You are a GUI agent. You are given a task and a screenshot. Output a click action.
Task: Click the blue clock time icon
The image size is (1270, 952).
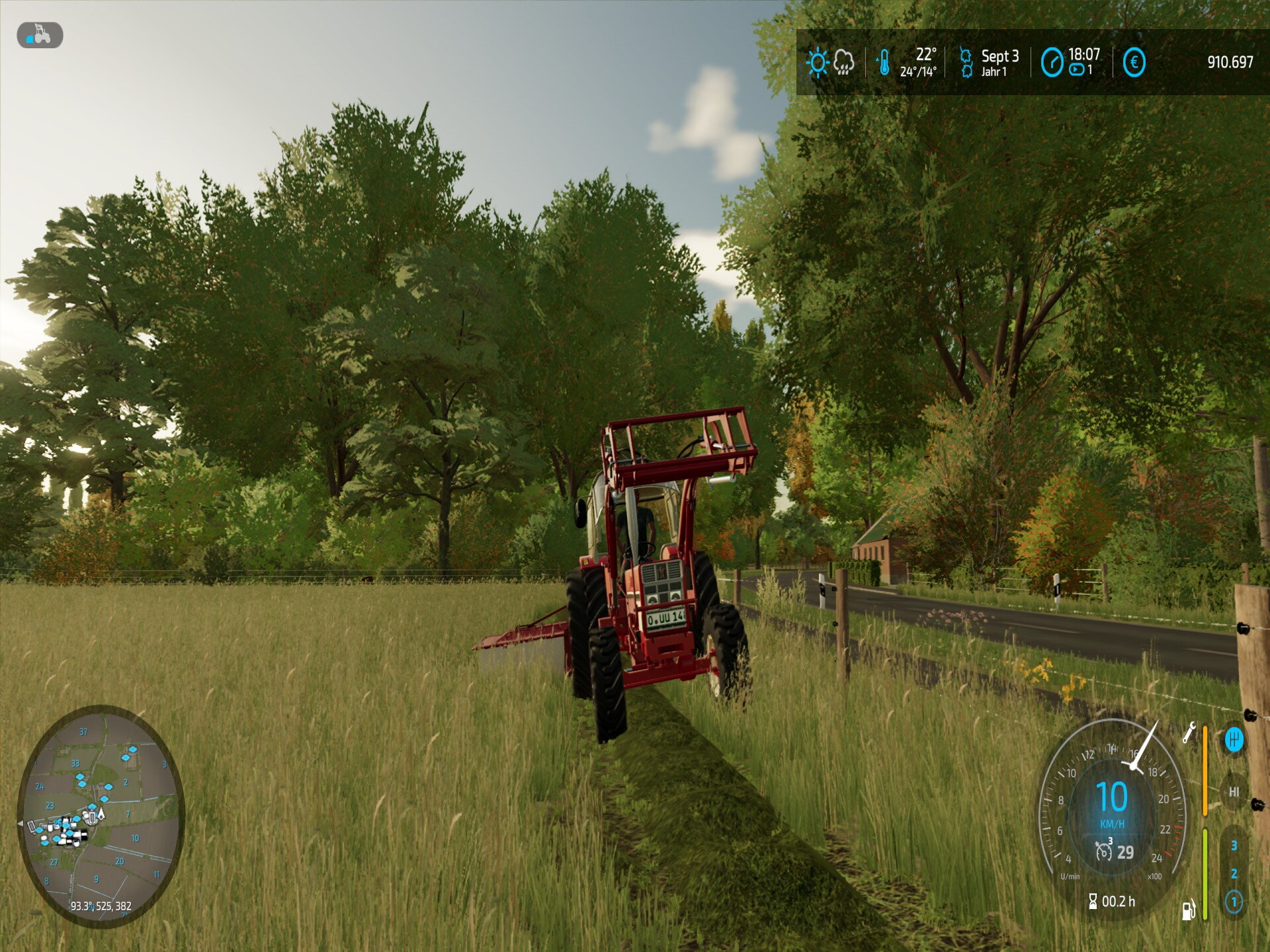pyautogui.click(x=1052, y=63)
